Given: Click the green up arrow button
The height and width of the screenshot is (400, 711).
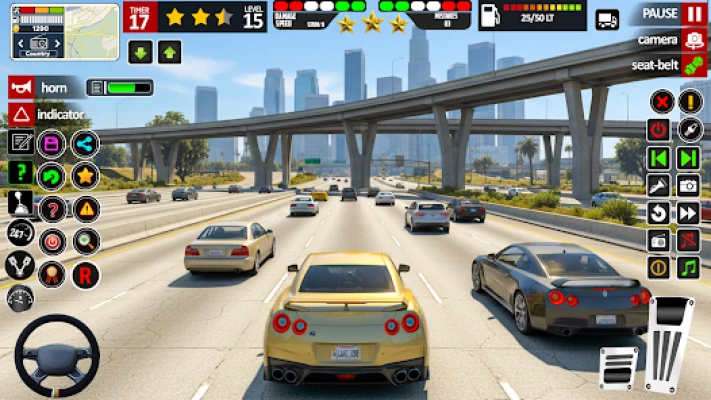Looking at the screenshot, I should click(x=170, y=53).
